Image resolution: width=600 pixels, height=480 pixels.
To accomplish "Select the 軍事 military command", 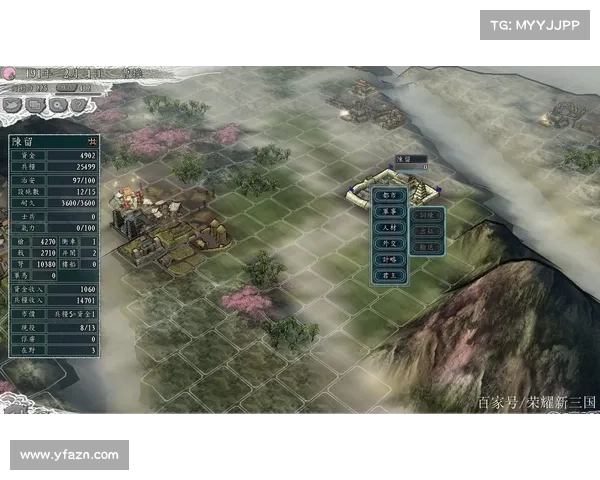I will tap(389, 212).
